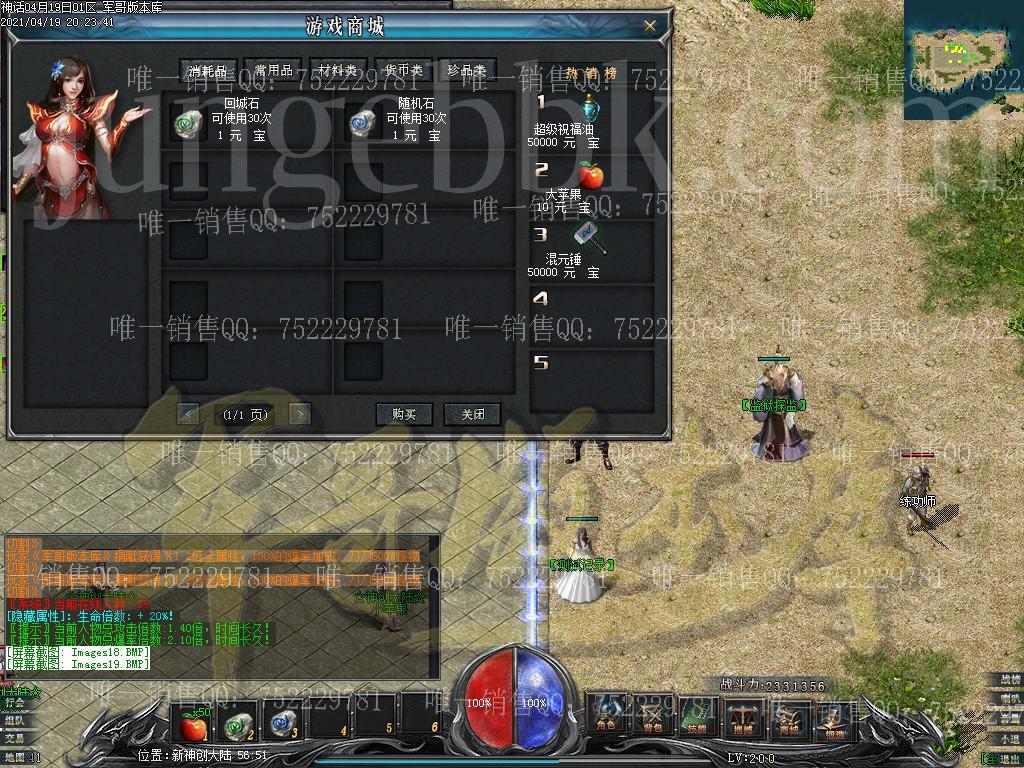
Task: Select the 材料类 materials tab
Action: coord(338,70)
